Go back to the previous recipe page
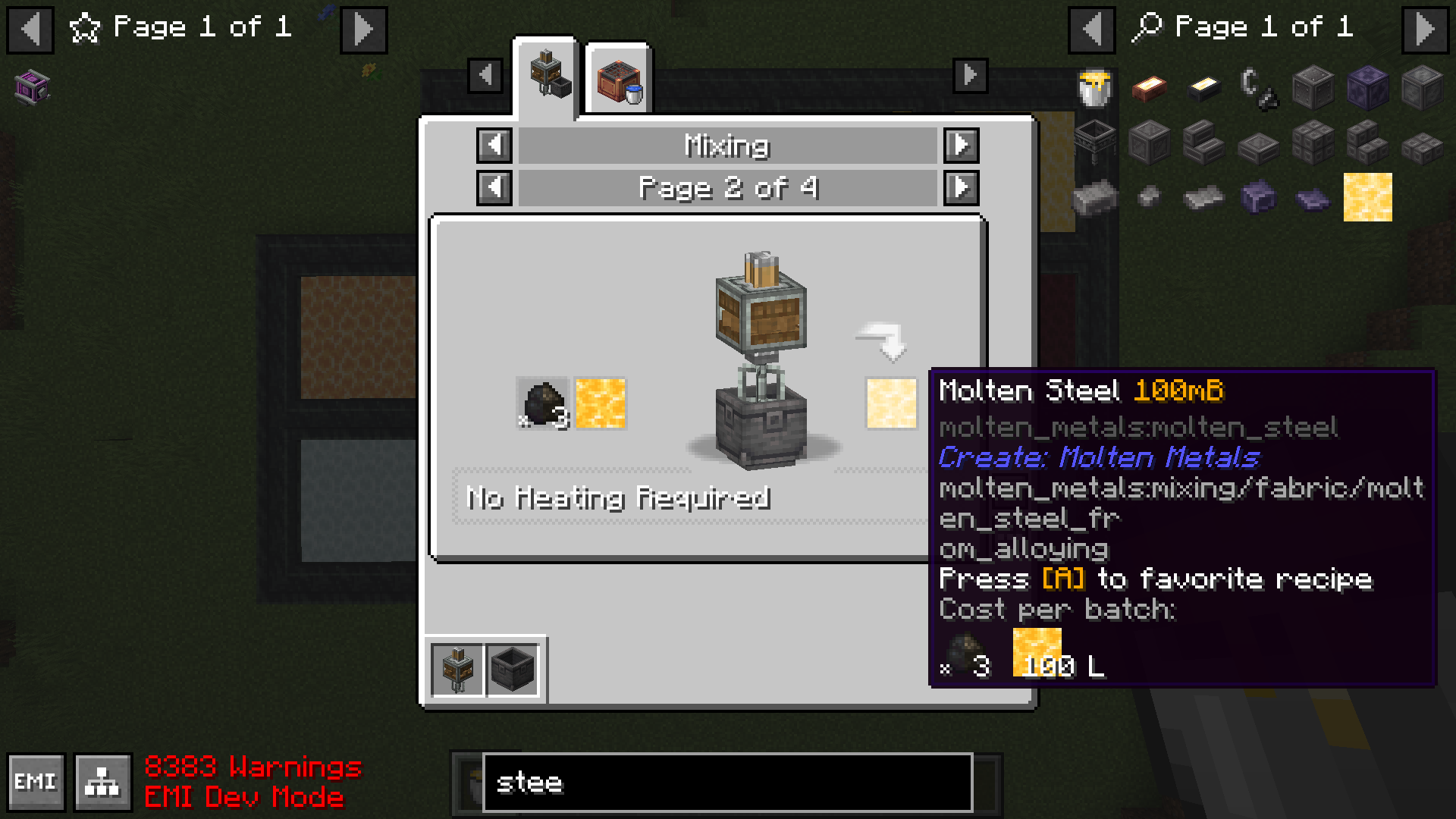 494,187
